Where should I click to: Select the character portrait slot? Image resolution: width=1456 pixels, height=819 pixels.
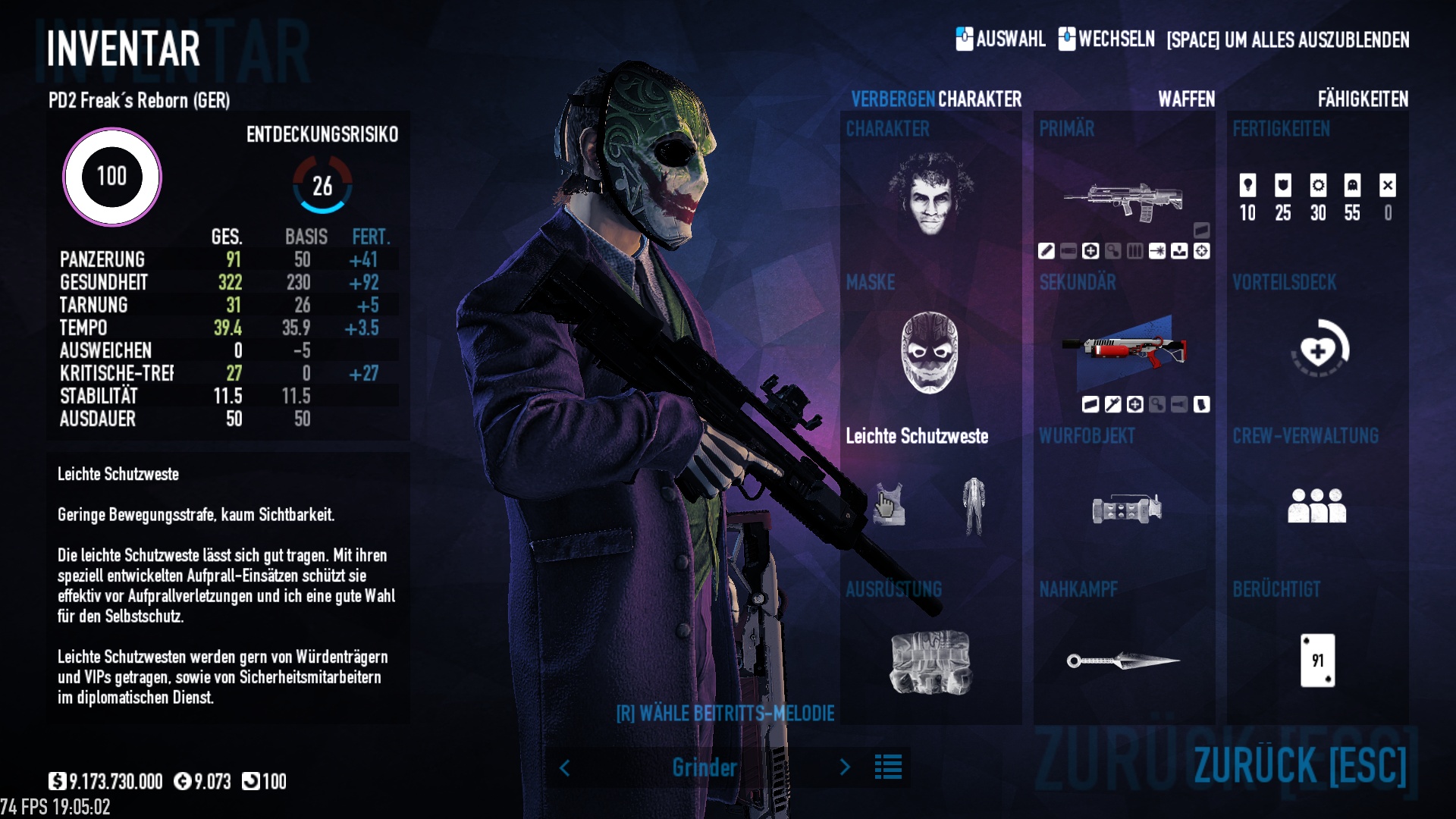click(x=930, y=193)
